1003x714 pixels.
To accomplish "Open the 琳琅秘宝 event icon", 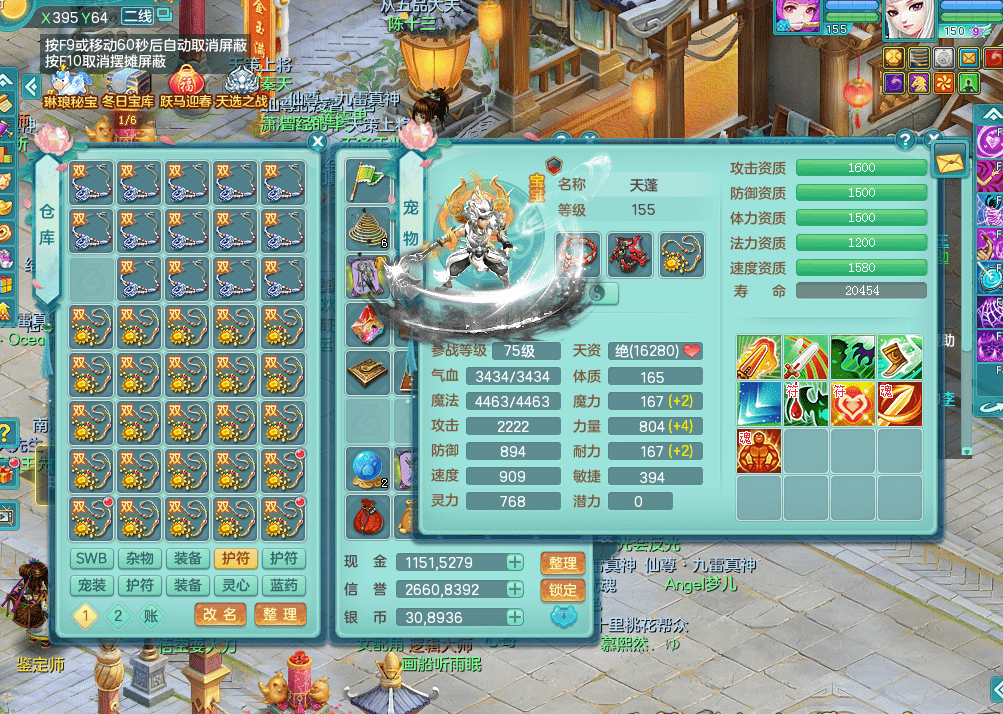I will tap(70, 84).
